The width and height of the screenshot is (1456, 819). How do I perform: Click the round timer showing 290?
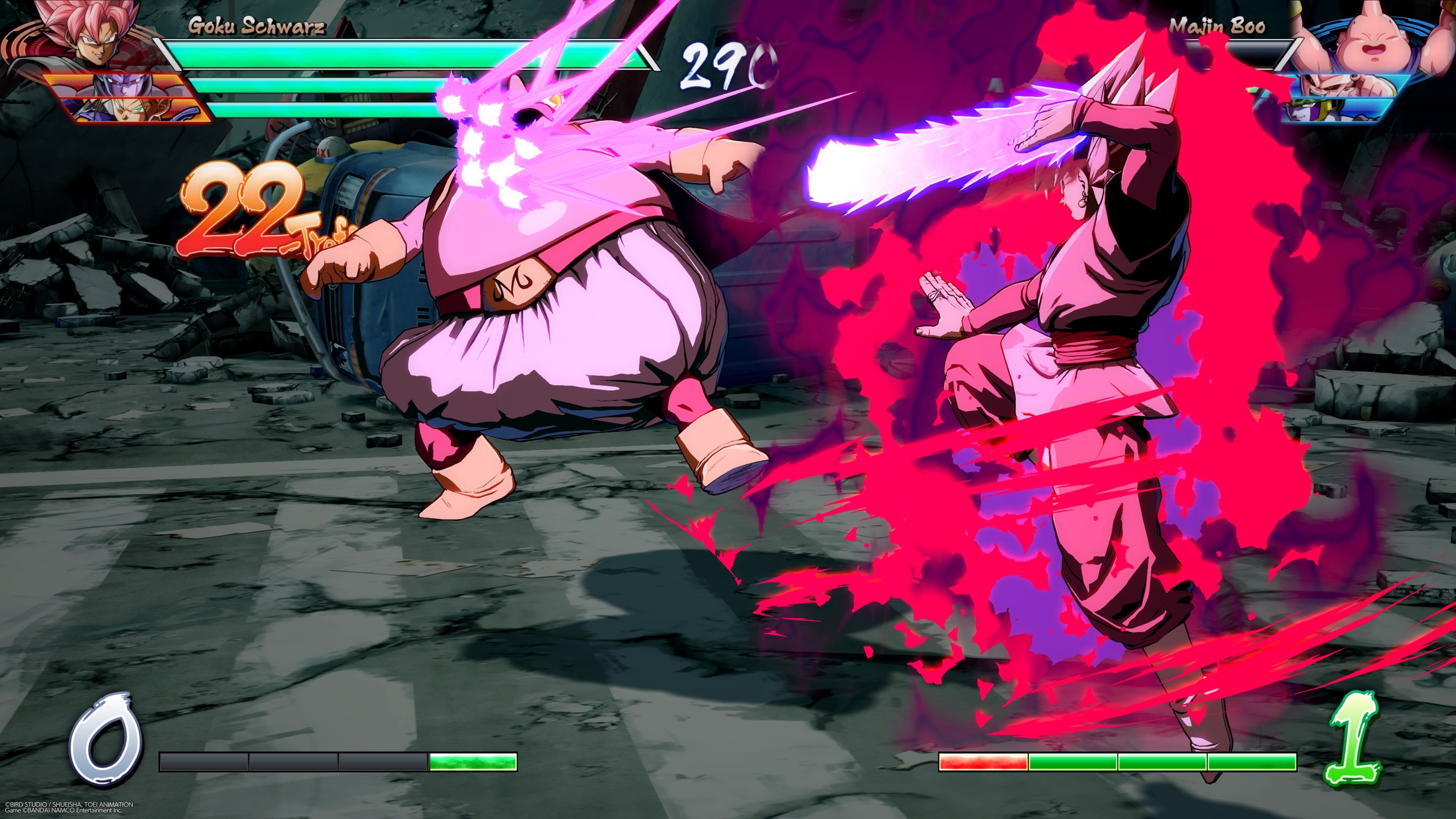[x=723, y=60]
